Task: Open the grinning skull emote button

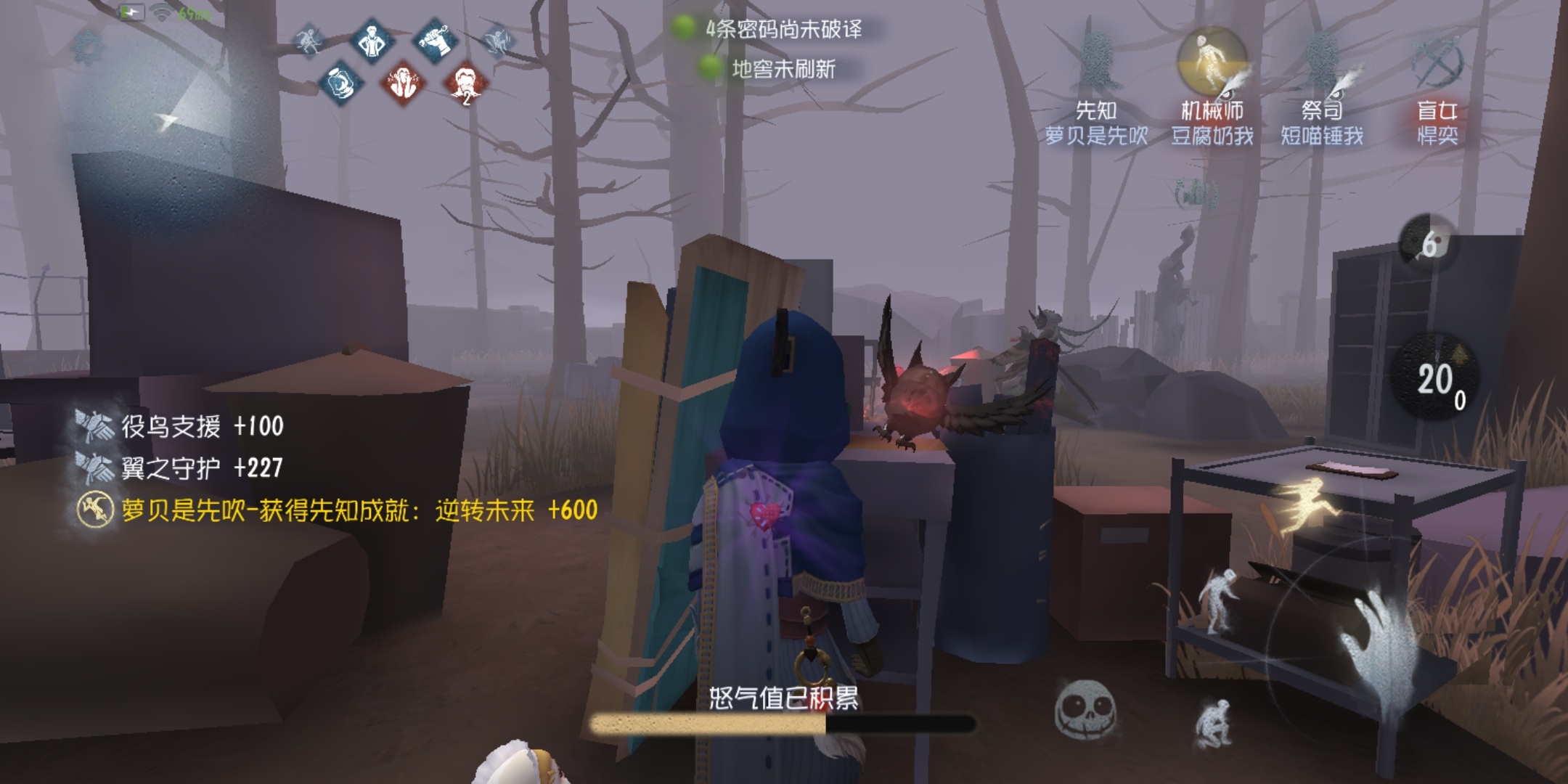Action: click(x=1085, y=710)
